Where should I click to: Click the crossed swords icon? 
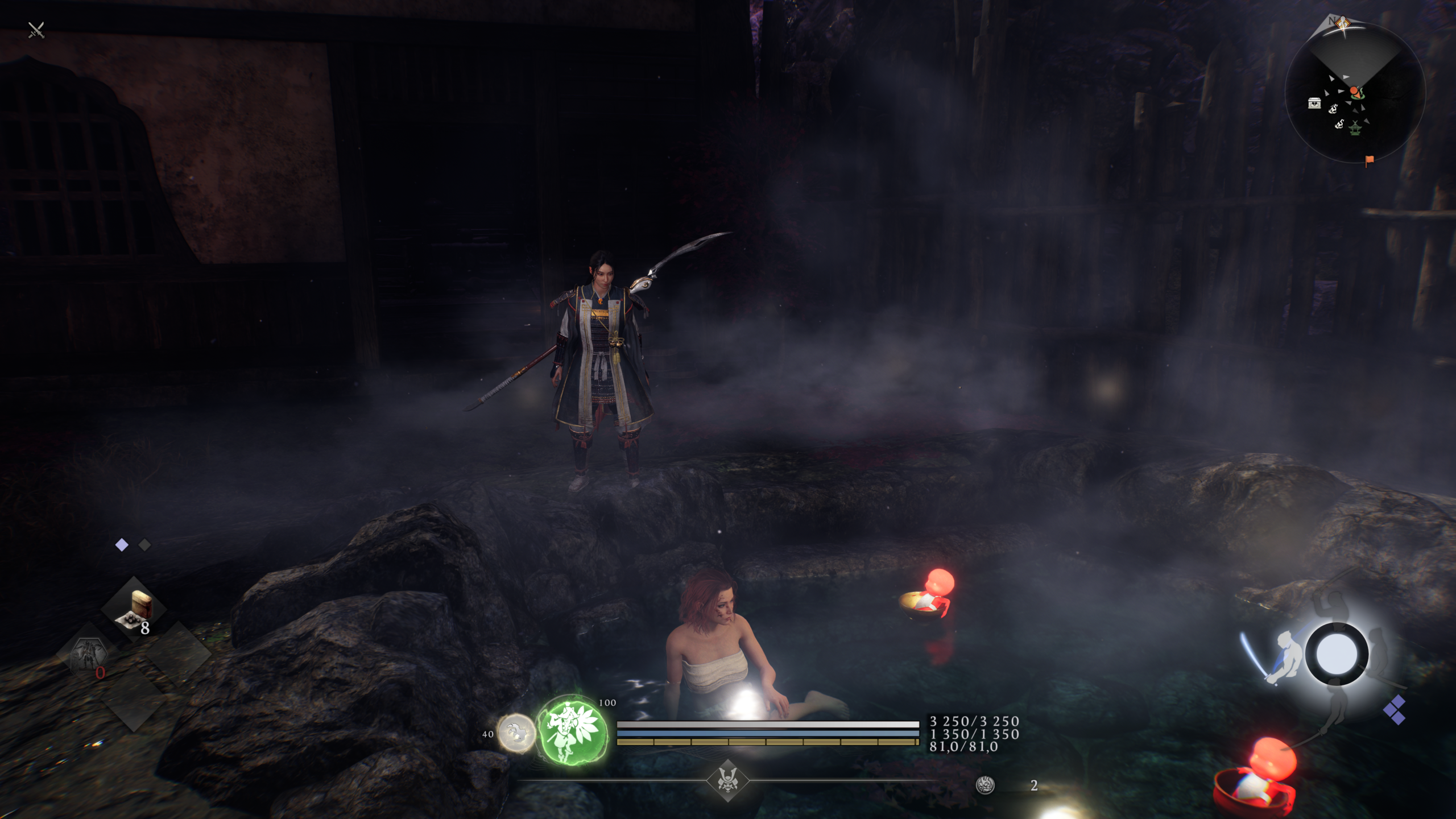36,30
